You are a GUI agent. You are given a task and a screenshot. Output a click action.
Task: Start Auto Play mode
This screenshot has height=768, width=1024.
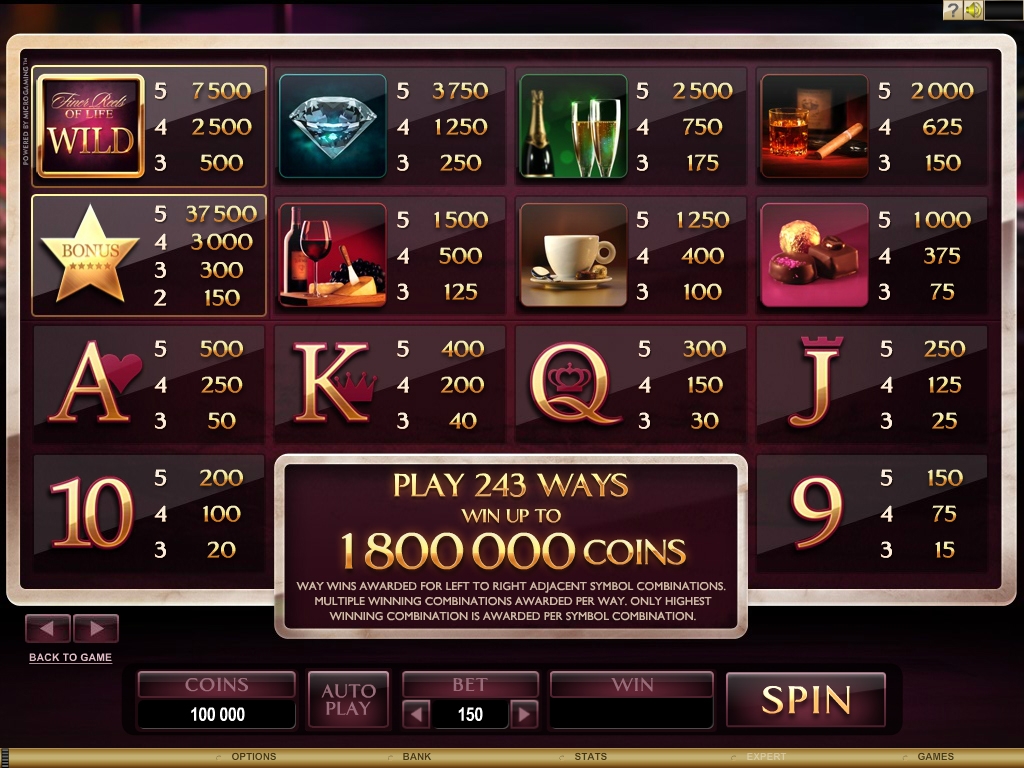348,699
